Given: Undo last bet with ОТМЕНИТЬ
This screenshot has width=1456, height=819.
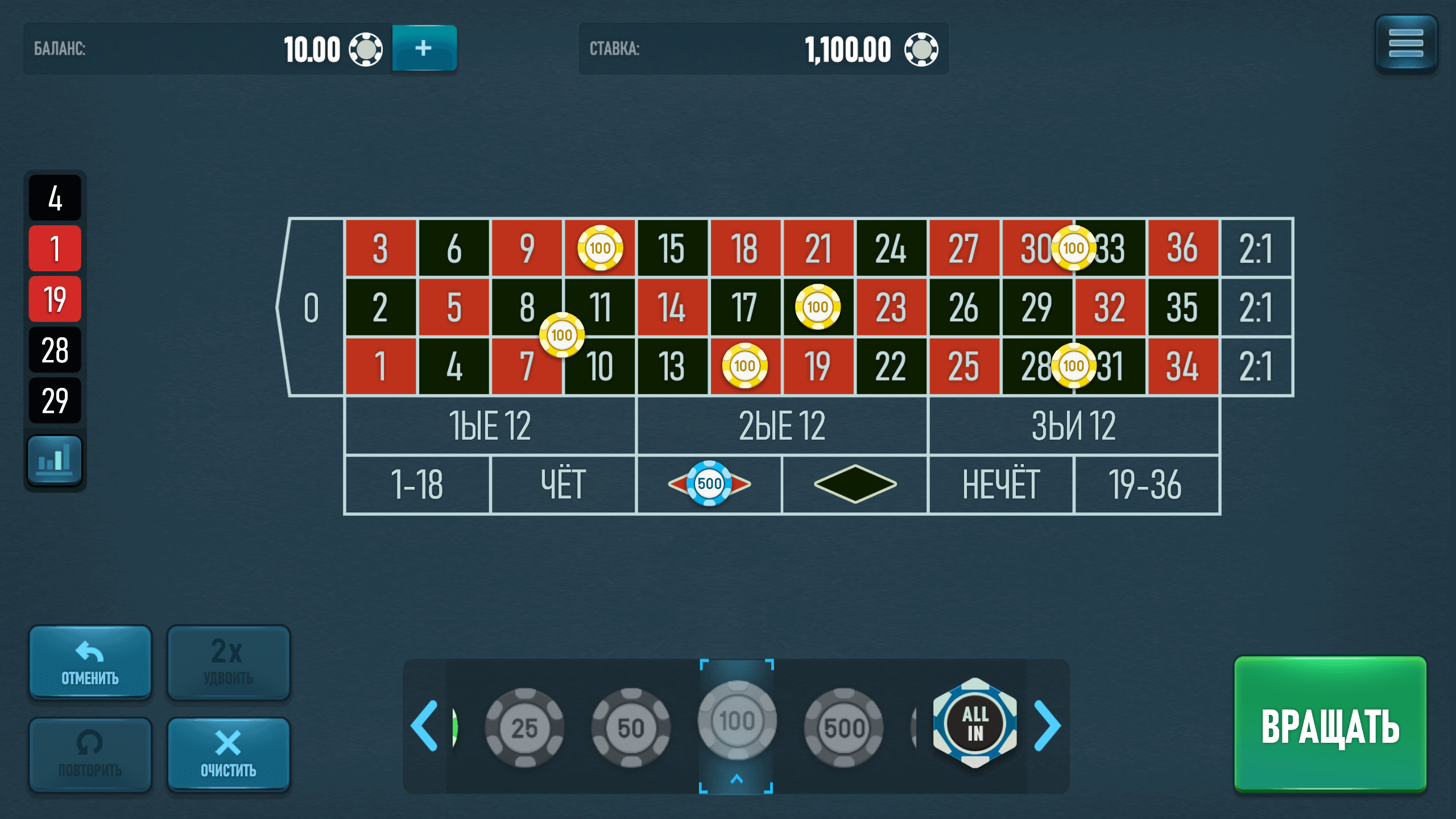Looking at the screenshot, I should pyautogui.click(x=90, y=661).
